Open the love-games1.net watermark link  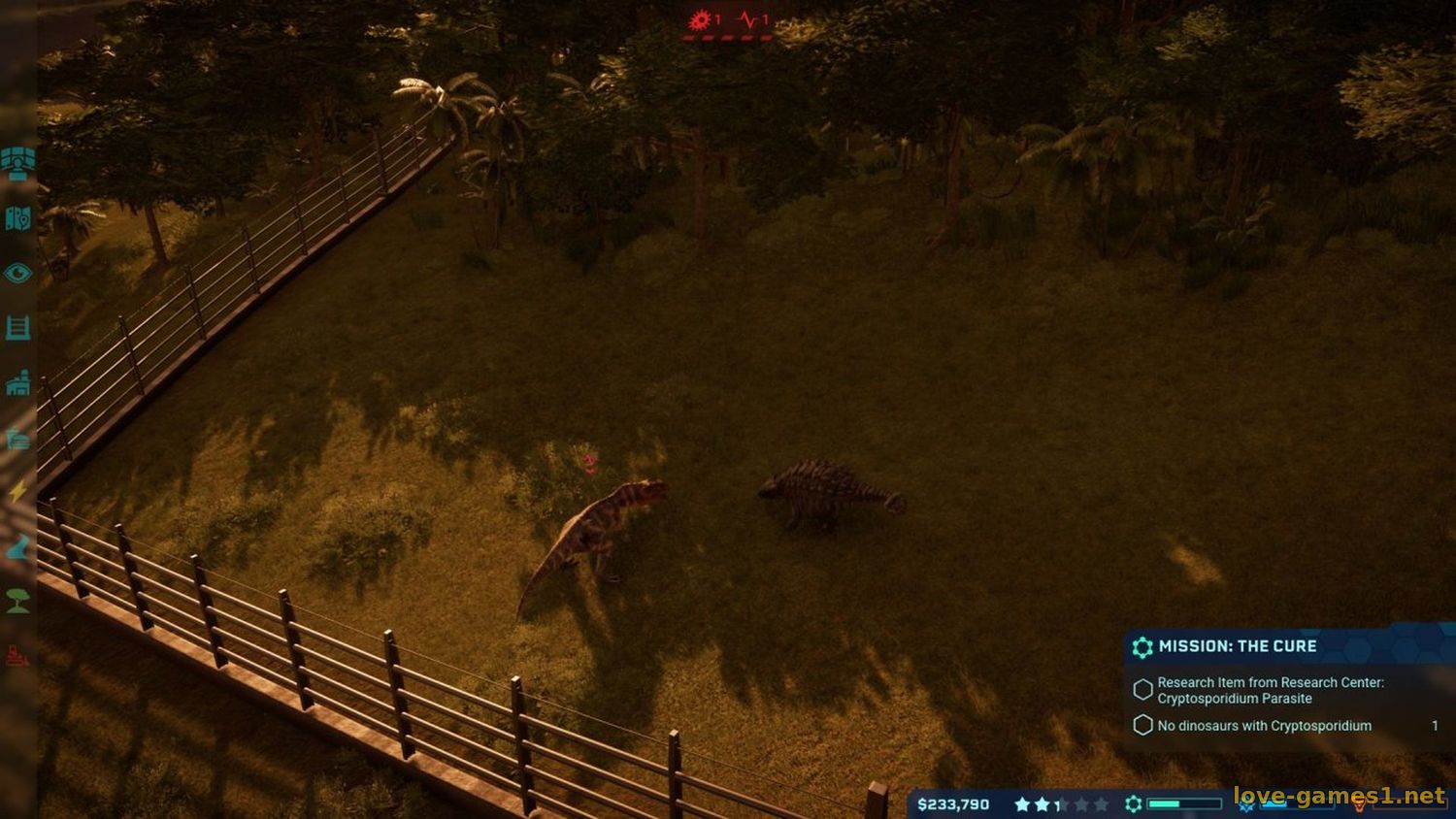[1340, 797]
